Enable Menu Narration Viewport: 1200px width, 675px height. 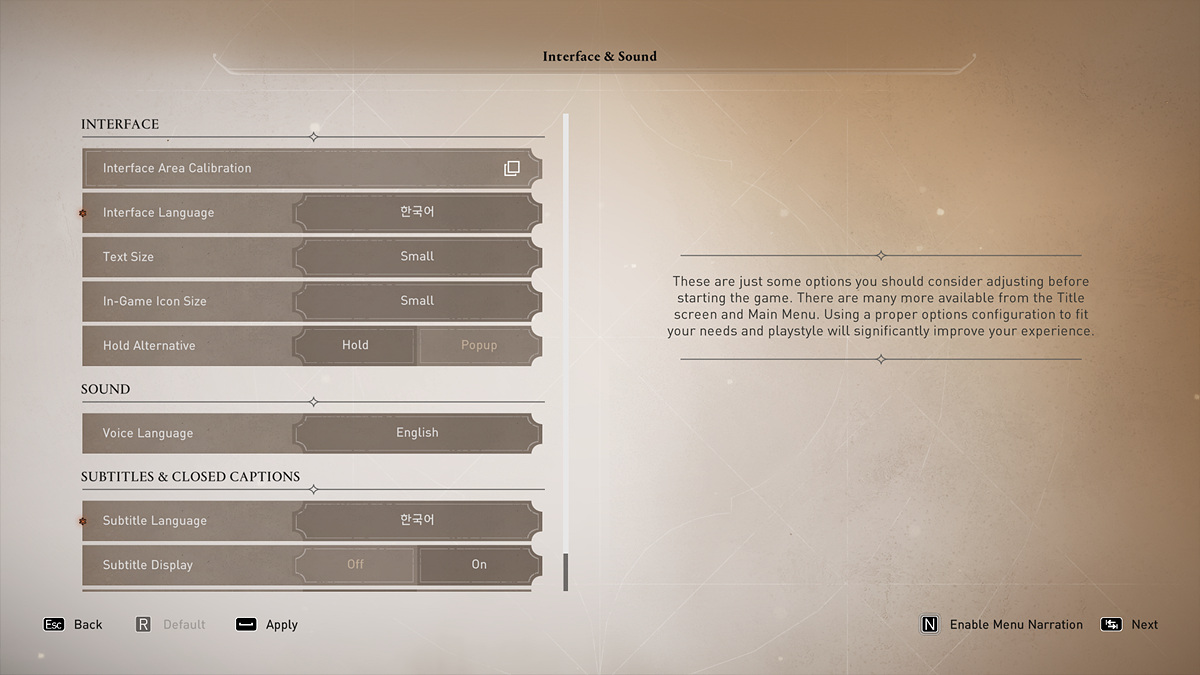click(1001, 625)
